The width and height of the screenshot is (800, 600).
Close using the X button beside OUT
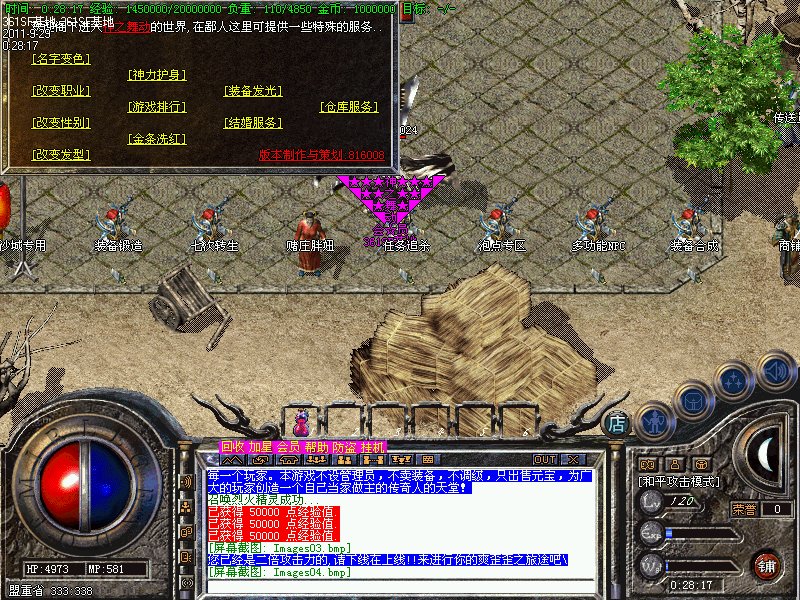click(573, 459)
